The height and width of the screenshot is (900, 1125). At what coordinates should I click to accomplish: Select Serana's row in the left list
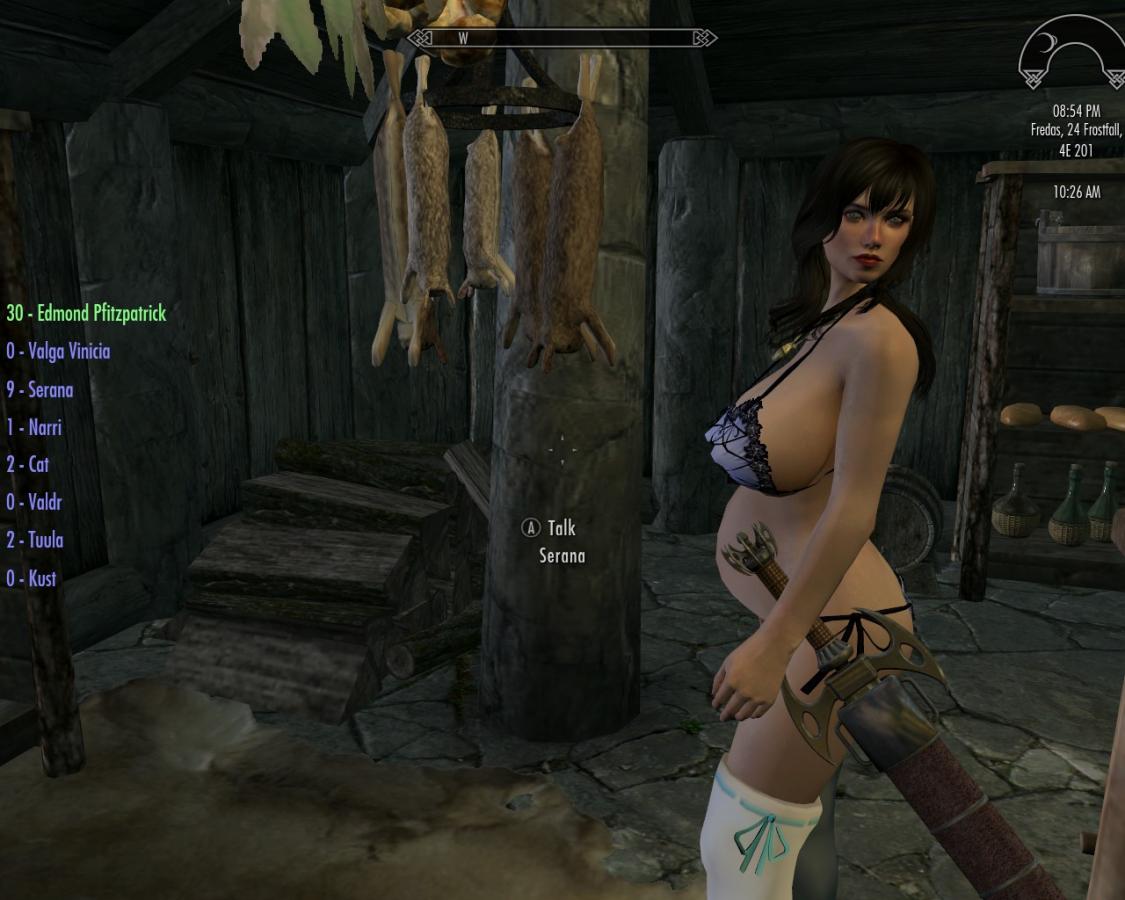point(40,389)
